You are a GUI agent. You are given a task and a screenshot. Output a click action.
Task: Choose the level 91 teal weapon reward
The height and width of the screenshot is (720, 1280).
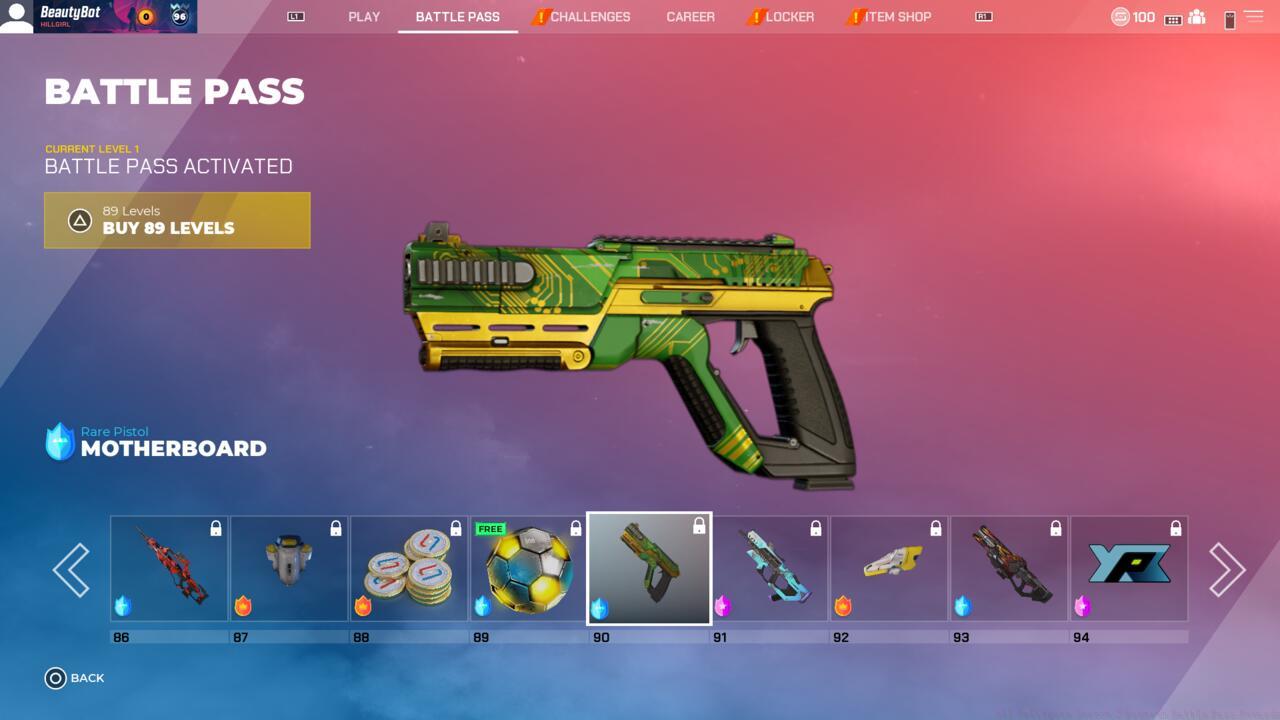click(769, 569)
